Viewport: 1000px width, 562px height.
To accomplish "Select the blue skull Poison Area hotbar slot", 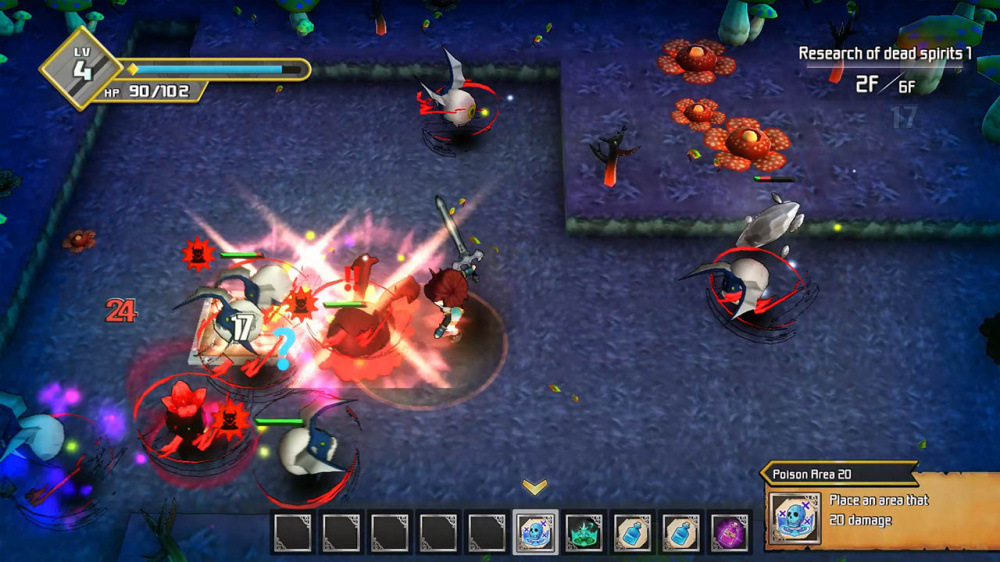I will click(x=535, y=532).
